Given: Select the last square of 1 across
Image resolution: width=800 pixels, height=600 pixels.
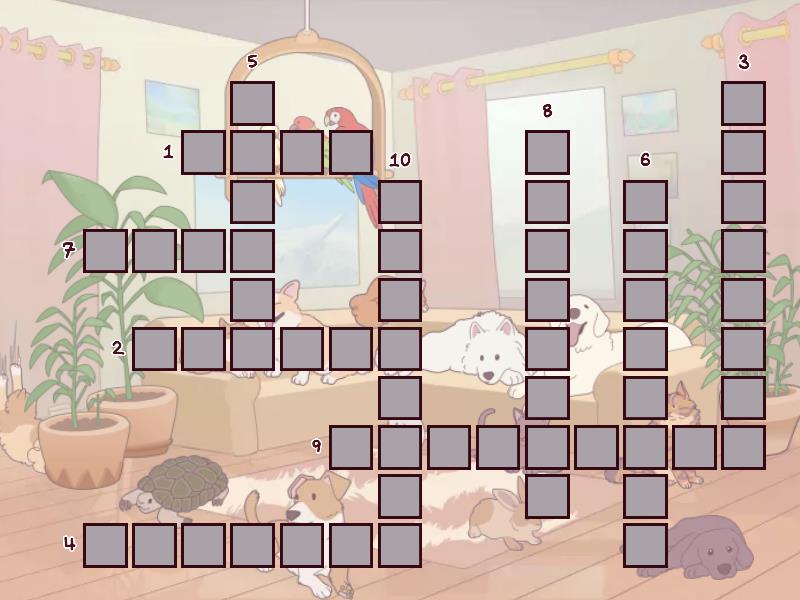Looking at the screenshot, I should point(350,152).
